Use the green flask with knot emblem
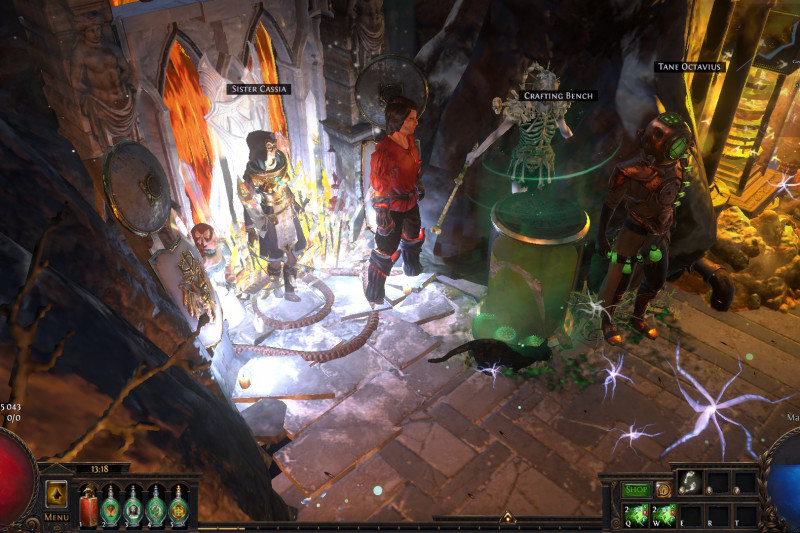Screen dimensions: 800x533 point(178,504)
